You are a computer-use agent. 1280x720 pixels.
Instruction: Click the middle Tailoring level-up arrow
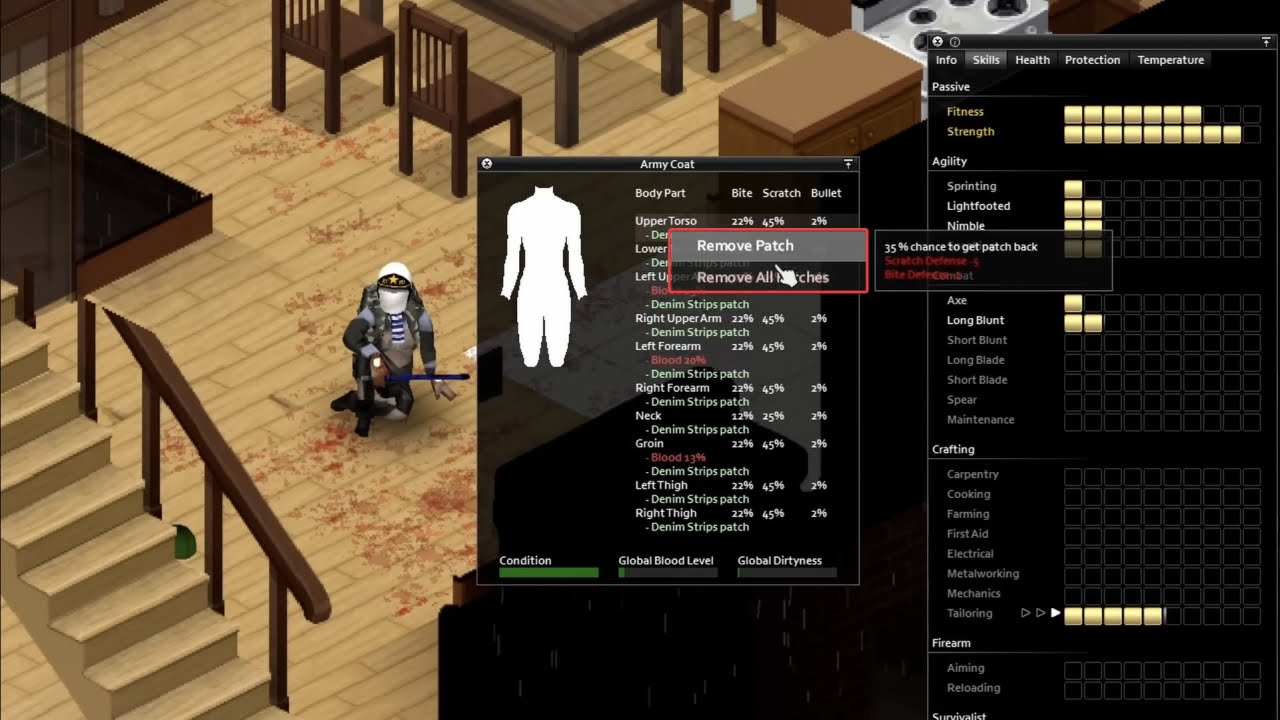[1040, 613]
